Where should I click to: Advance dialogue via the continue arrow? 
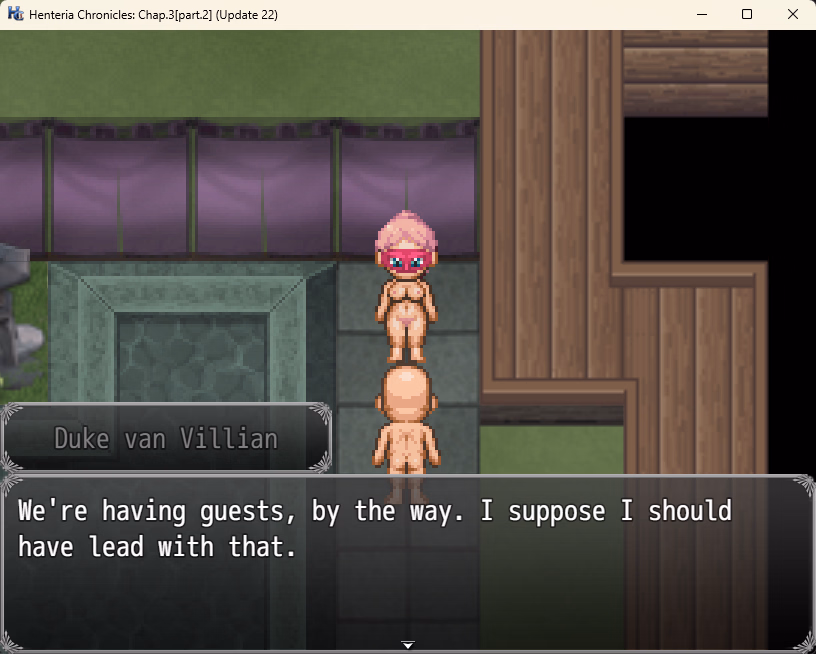click(x=407, y=644)
